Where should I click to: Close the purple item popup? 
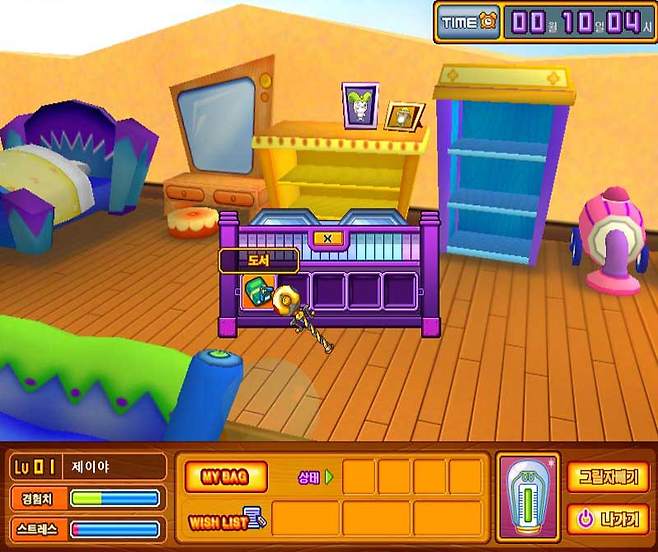[329, 239]
